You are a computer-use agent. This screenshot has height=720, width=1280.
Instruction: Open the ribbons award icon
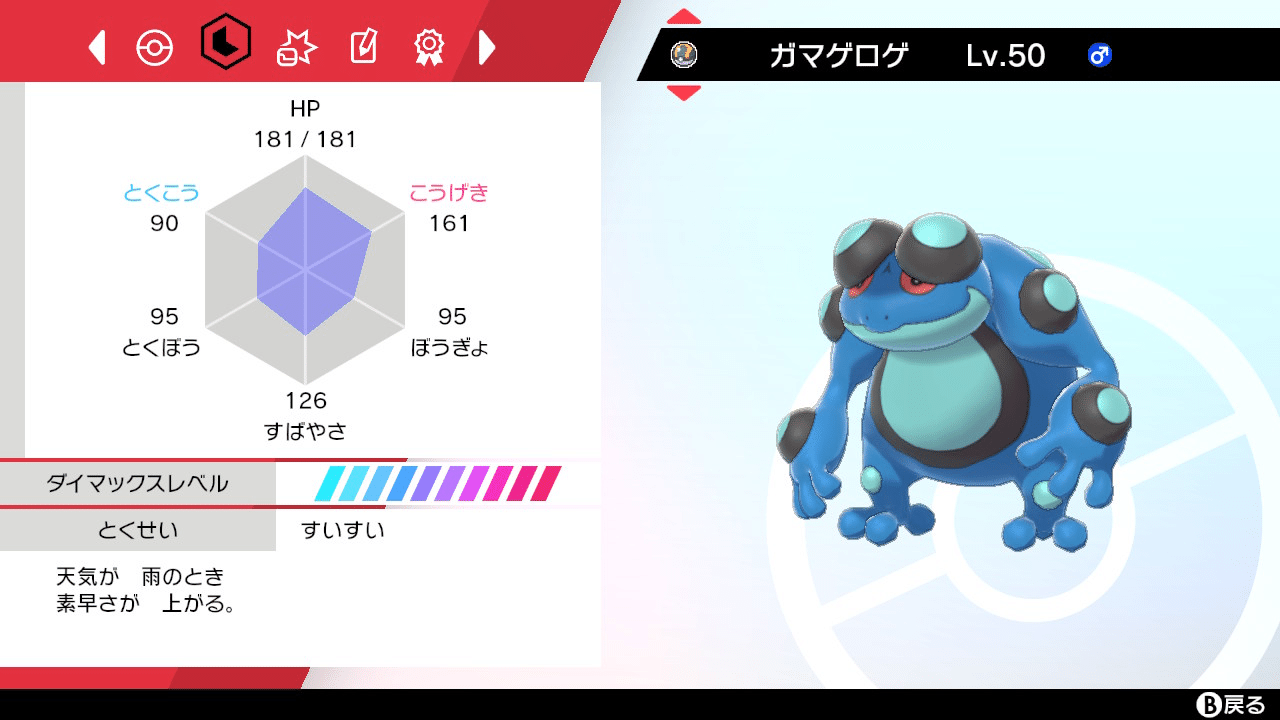point(430,45)
